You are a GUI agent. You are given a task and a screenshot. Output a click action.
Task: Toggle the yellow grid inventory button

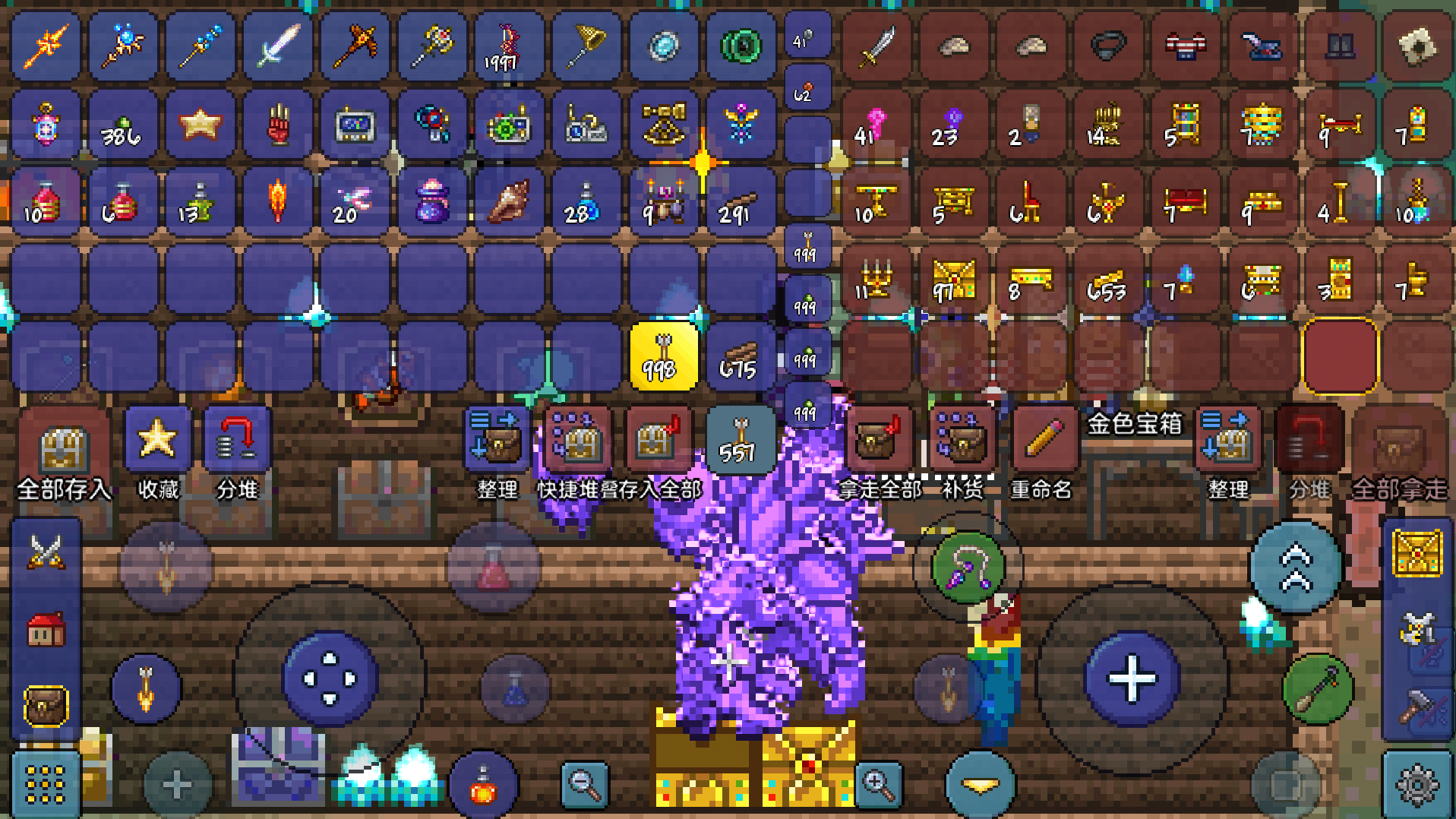[x=46, y=784]
